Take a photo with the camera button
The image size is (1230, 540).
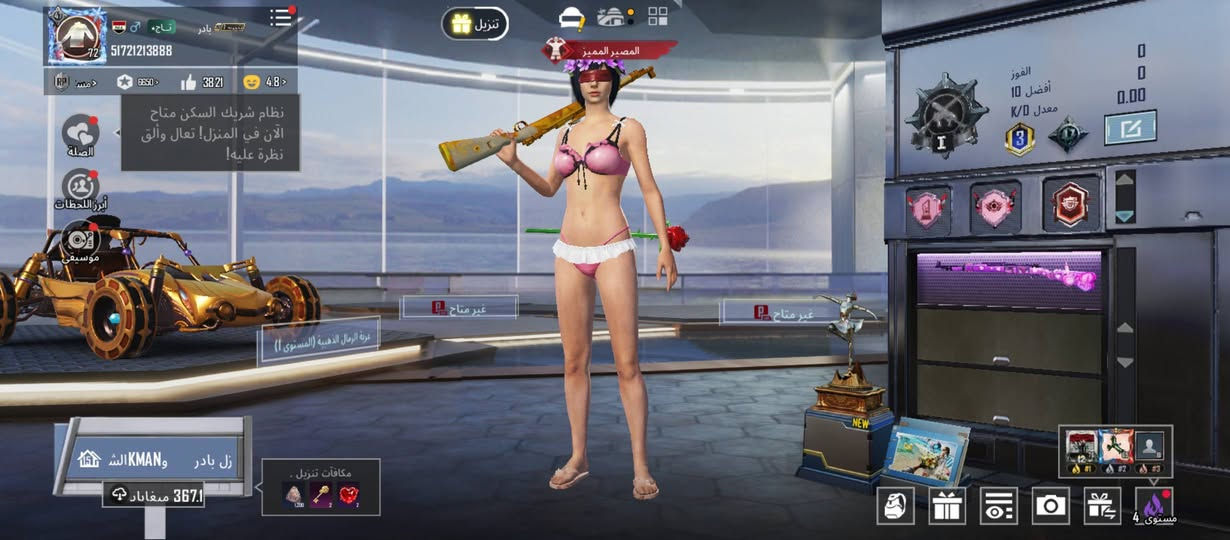[x=1050, y=506]
